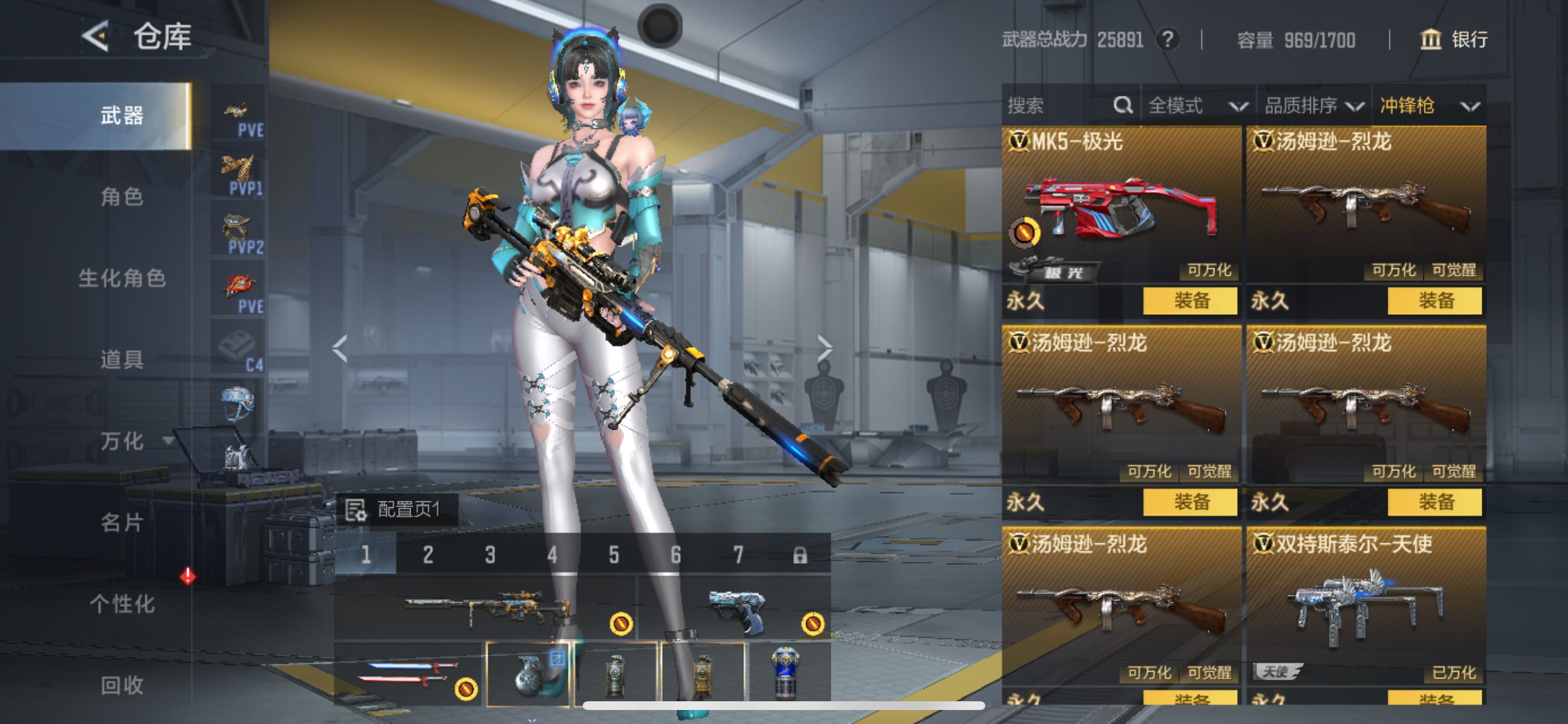Tap the search magnifier icon

[x=1122, y=105]
